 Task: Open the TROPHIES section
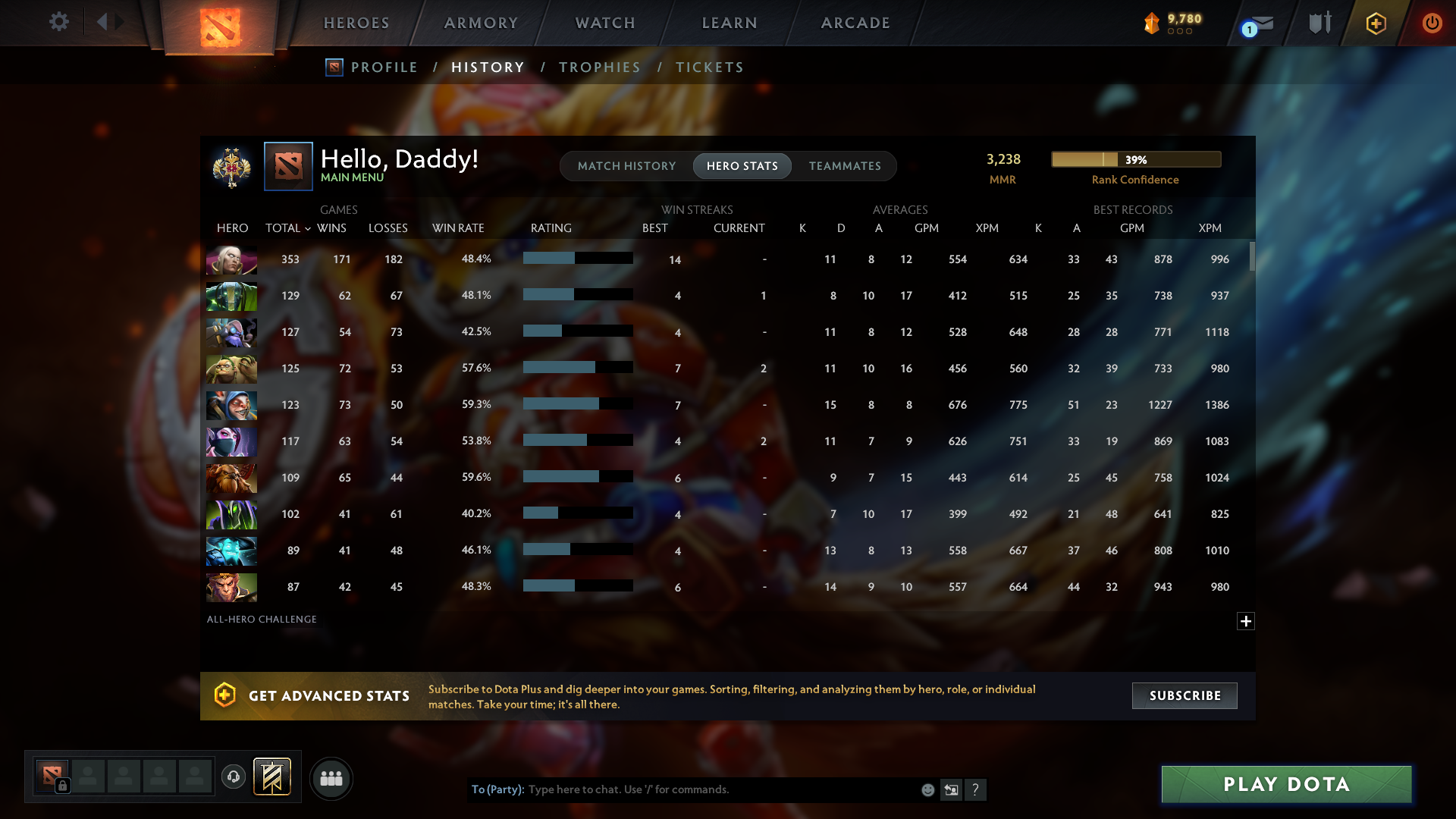tap(599, 67)
